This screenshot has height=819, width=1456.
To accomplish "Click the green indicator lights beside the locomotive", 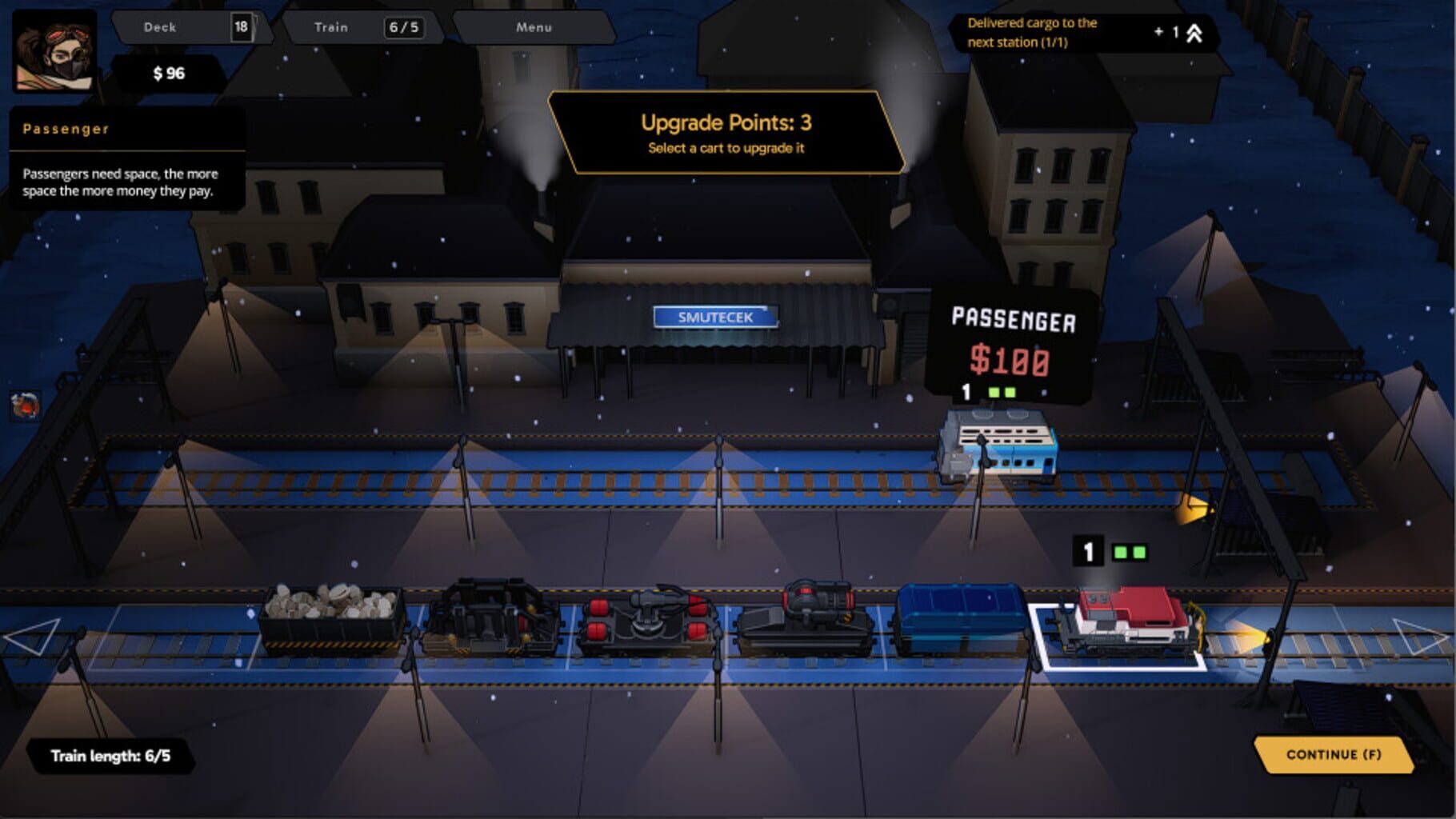I will click(1128, 550).
